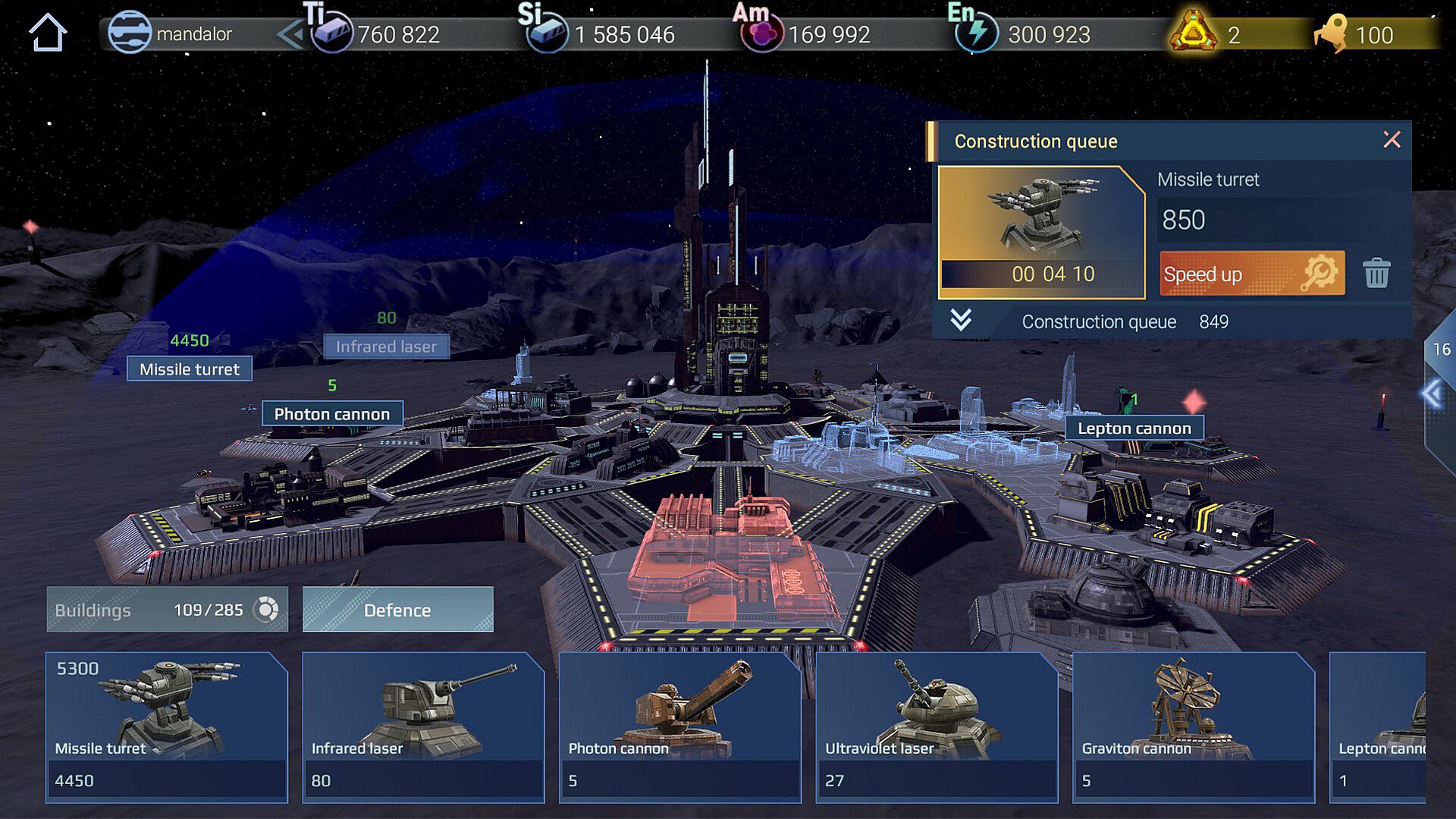This screenshot has height=819, width=1456.
Task: Close the Construction queue panel
Action: (1392, 140)
